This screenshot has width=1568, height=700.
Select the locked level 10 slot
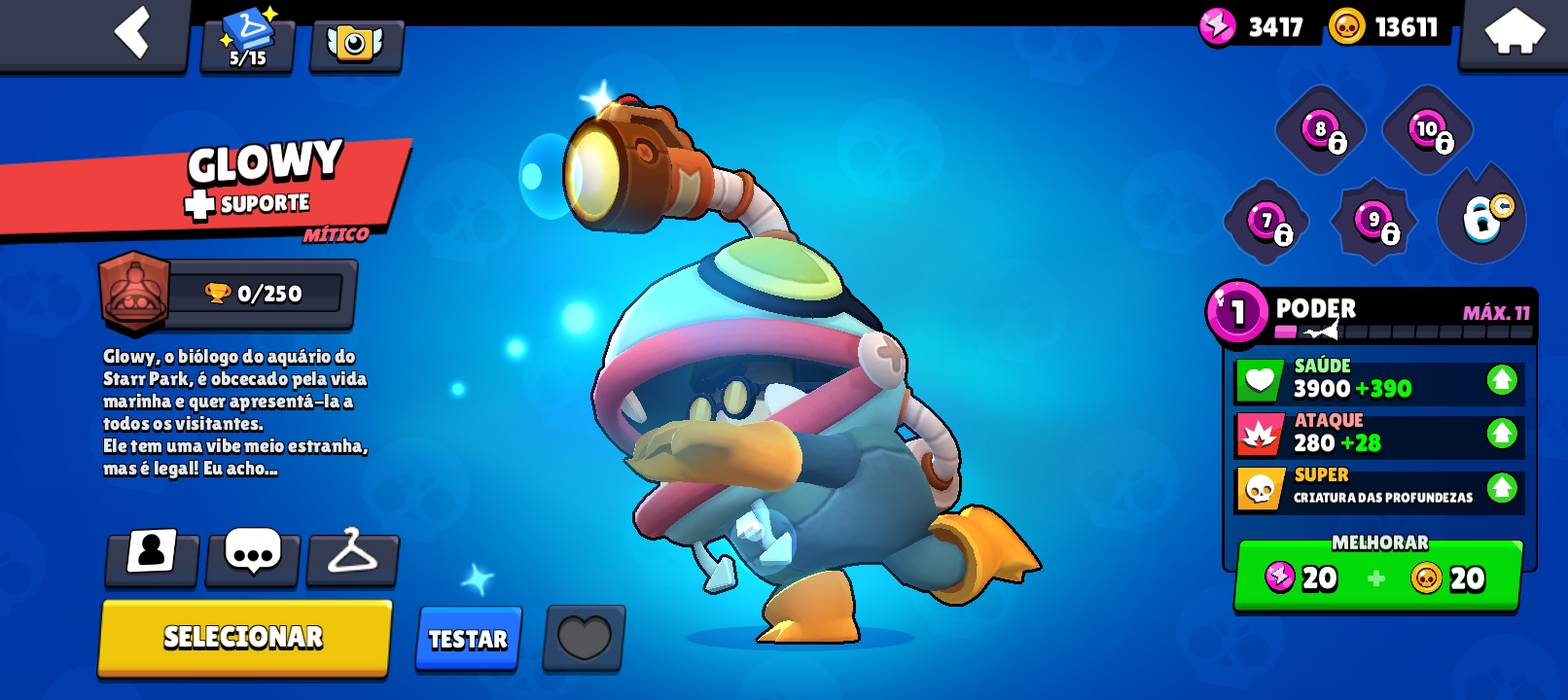pos(1428,130)
